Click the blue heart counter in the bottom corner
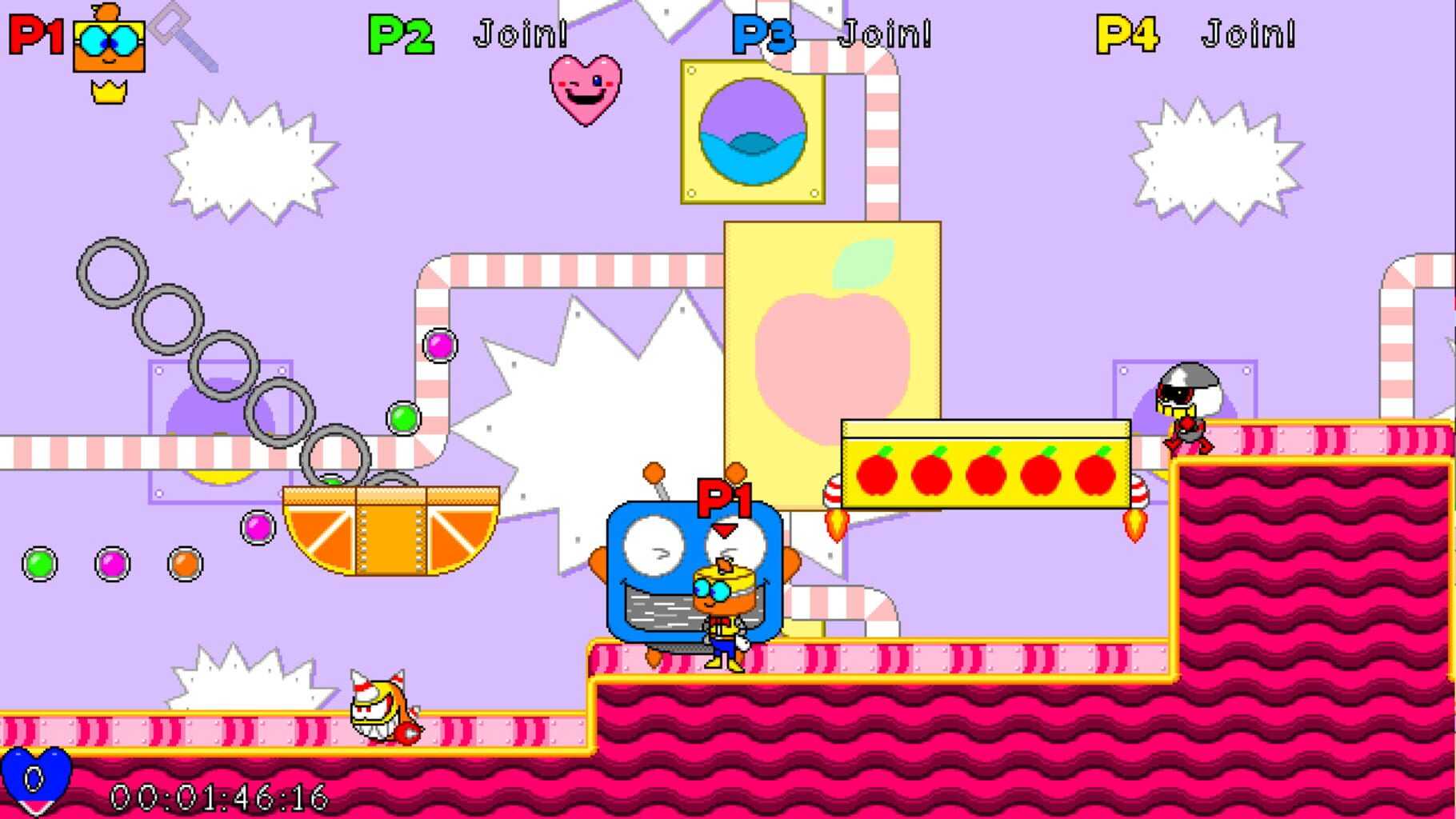This screenshot has height=819, width=1456. [x=34, y=777]
